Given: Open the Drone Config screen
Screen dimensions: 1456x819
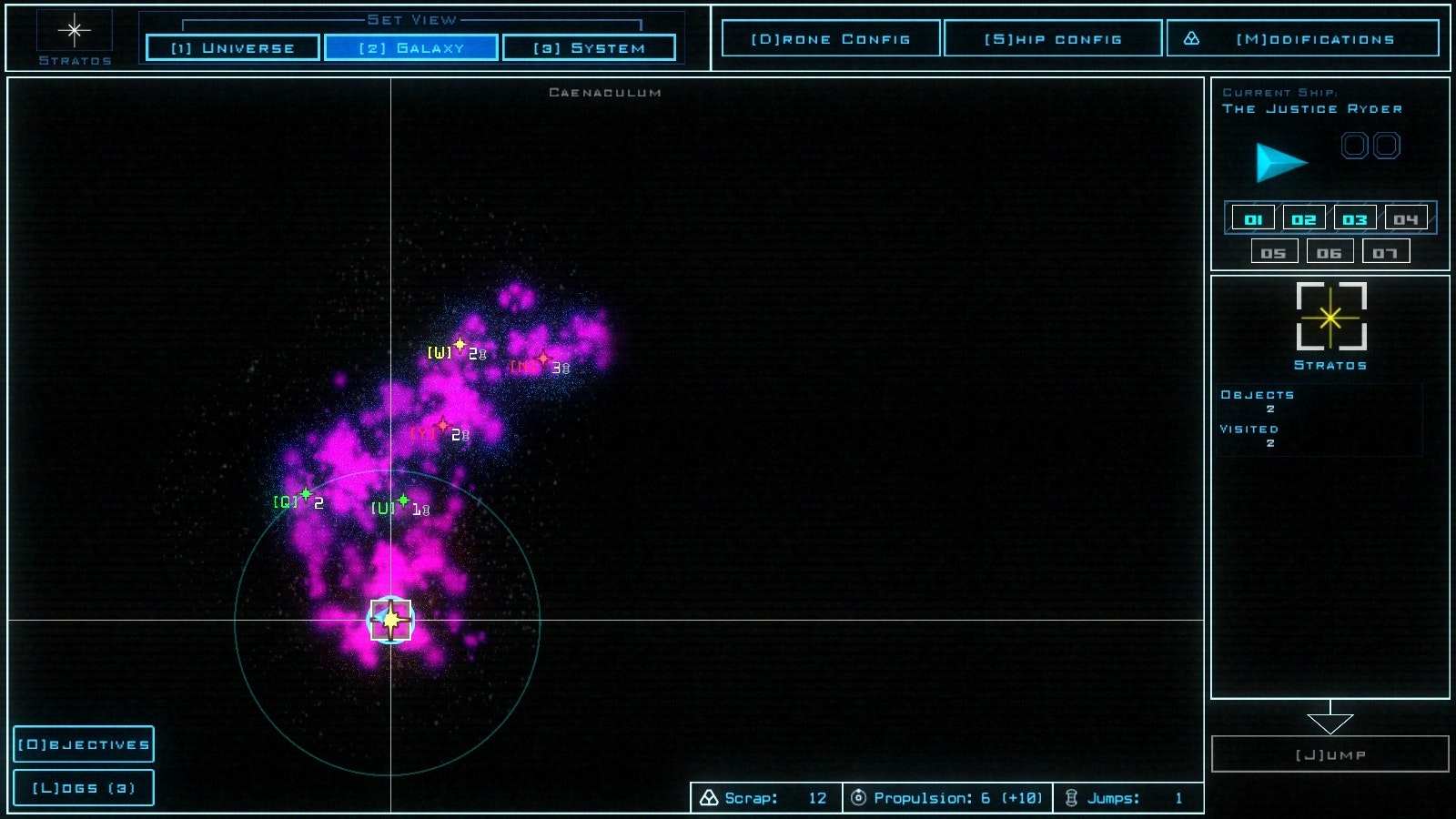Looking at the screenshot, I should [830, 39].
